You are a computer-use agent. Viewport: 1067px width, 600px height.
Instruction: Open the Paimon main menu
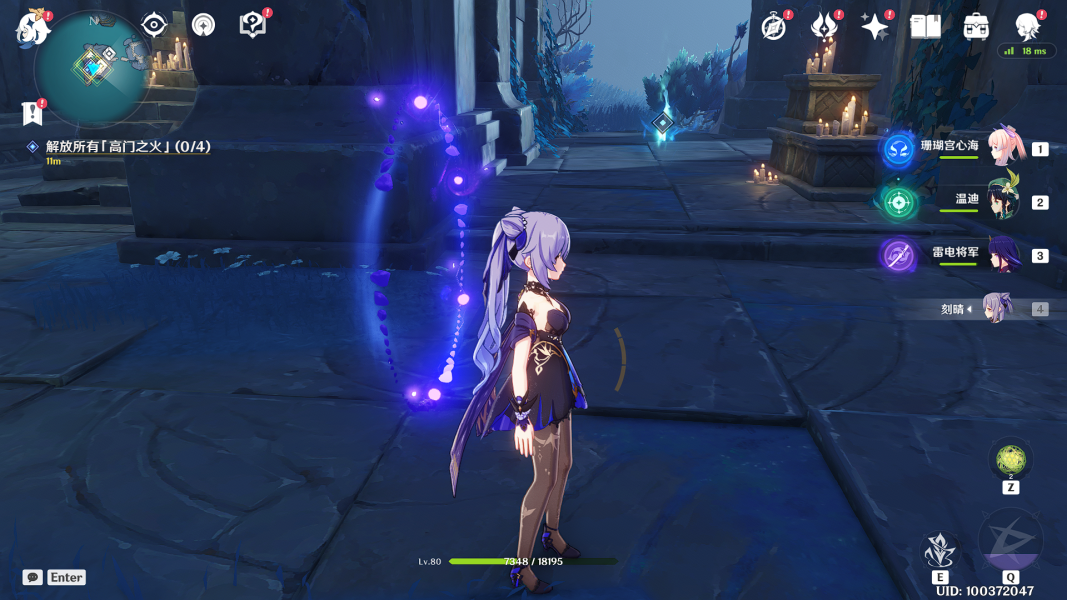pyautogui.click(x=32, y=28)
